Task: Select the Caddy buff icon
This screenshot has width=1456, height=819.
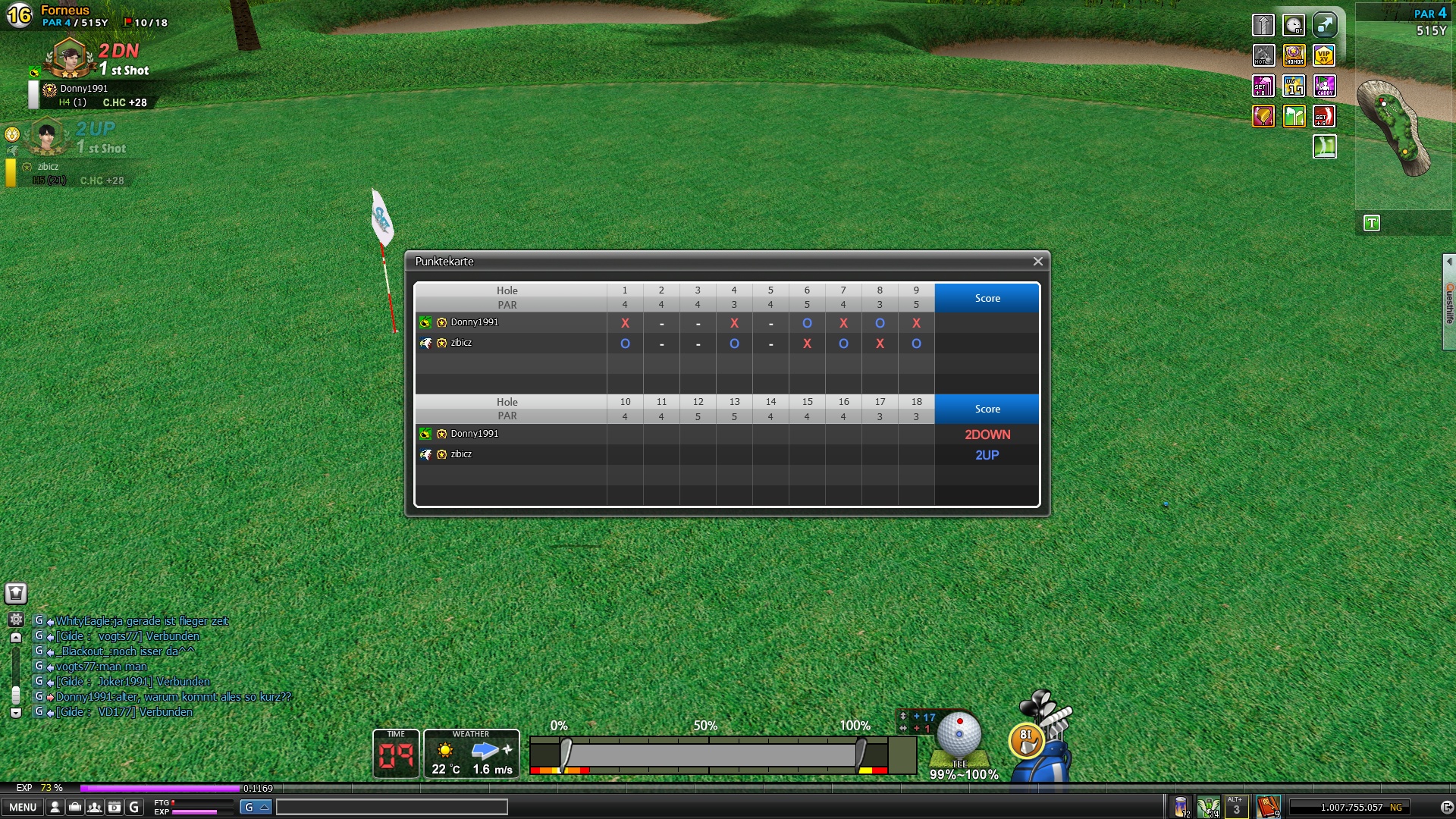Action: coord(1324,86)
